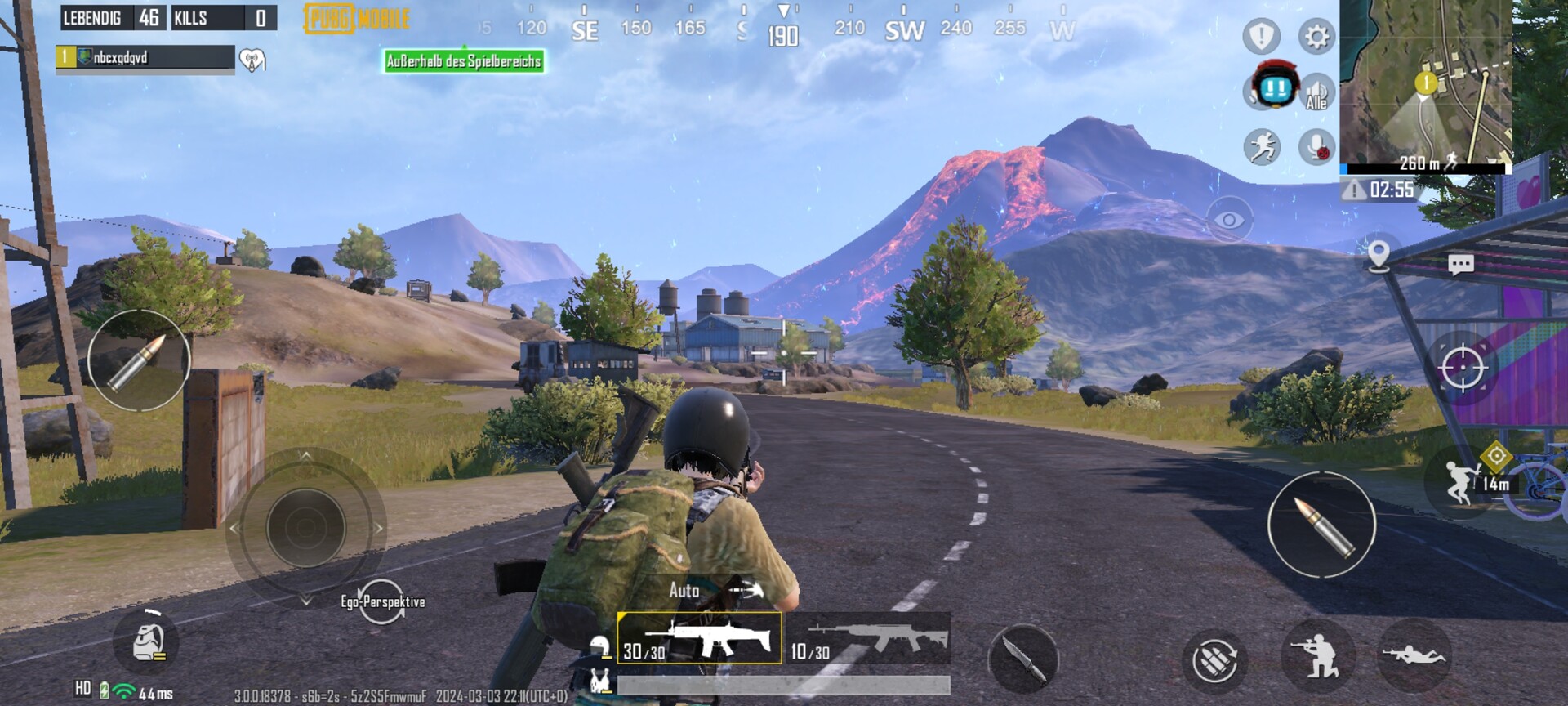Tap the shield report icon
1568x706 pixels.
pyautogui.click(x=1261, y=37)
